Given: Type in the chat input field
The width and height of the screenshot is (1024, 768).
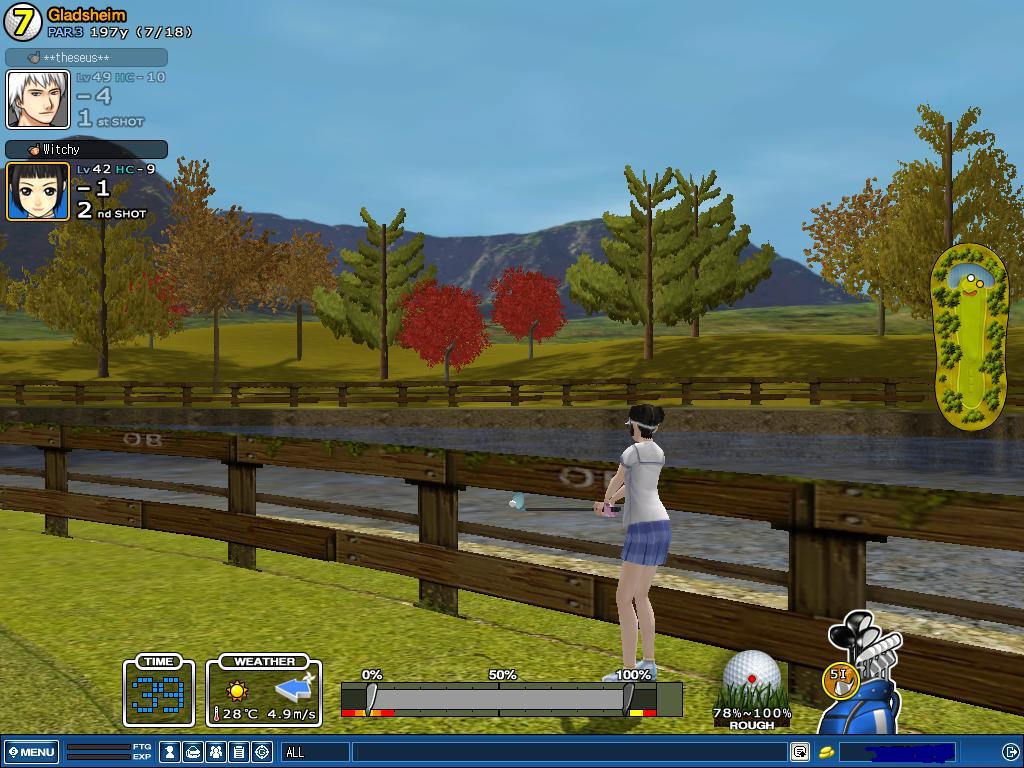Looking at the screenshot, I should 568,752.
